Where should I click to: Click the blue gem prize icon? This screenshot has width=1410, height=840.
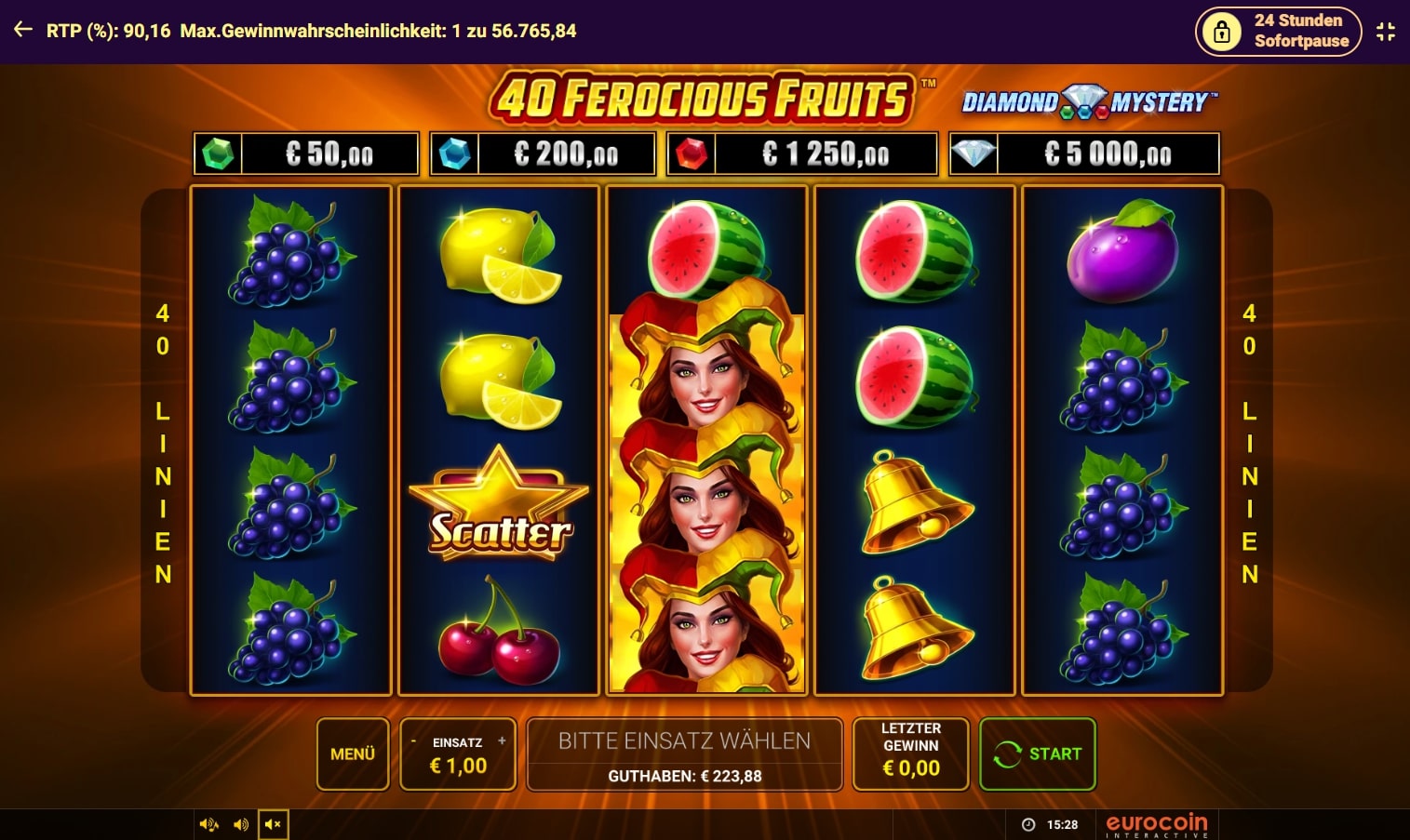point(455,153)
